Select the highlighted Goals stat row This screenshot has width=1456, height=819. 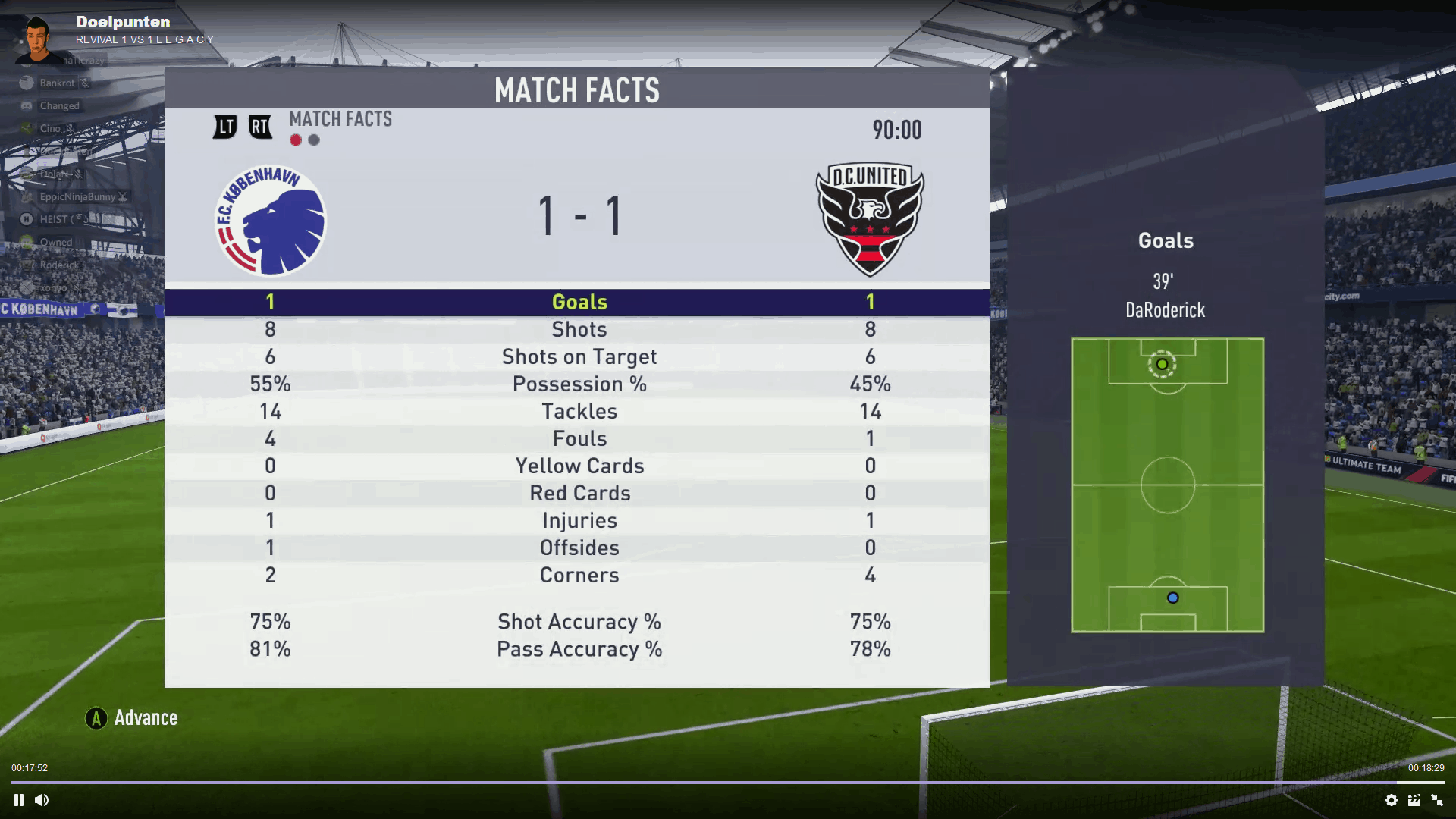578,302
